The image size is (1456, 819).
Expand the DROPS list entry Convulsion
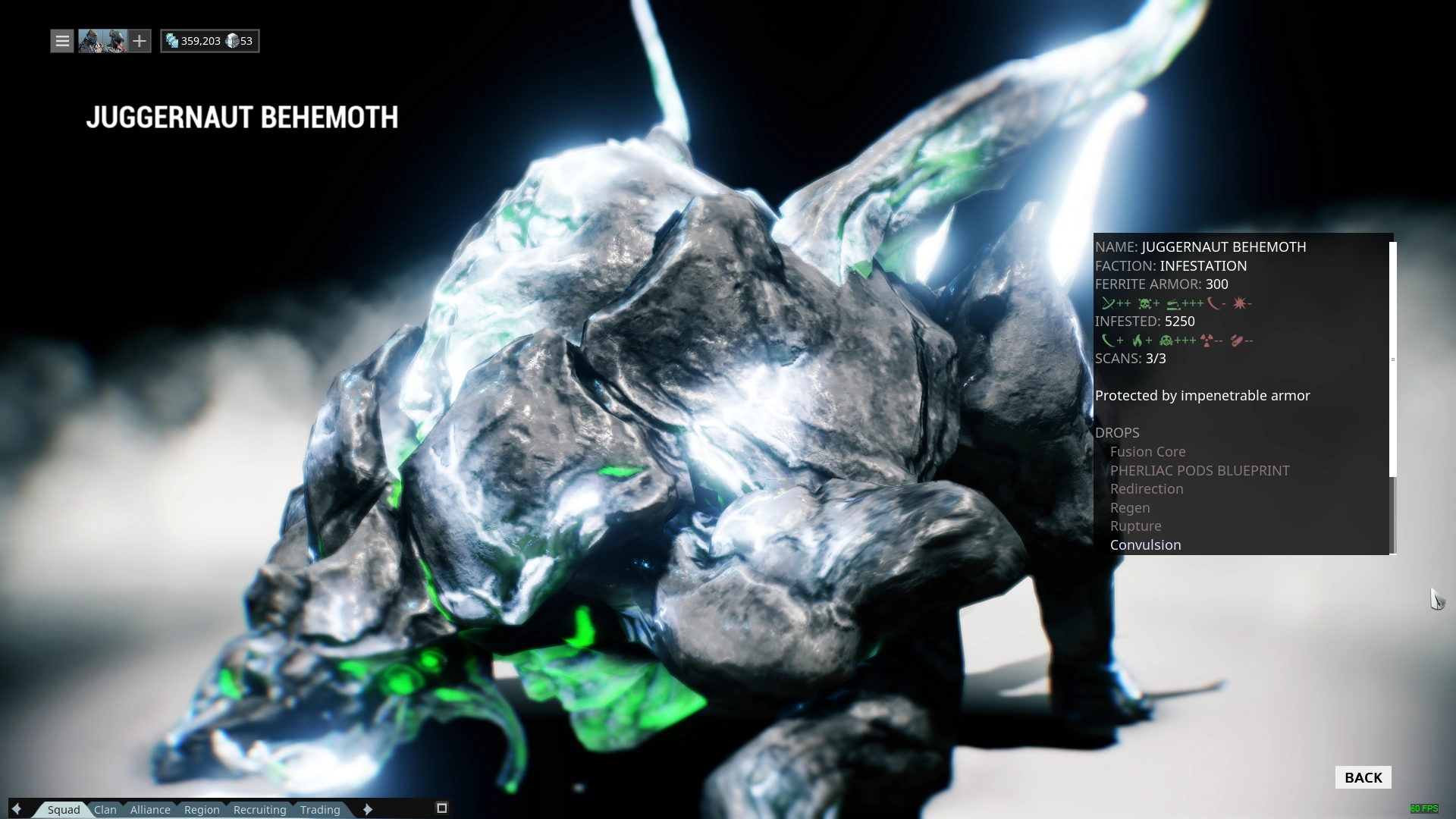click(1145, 544)
